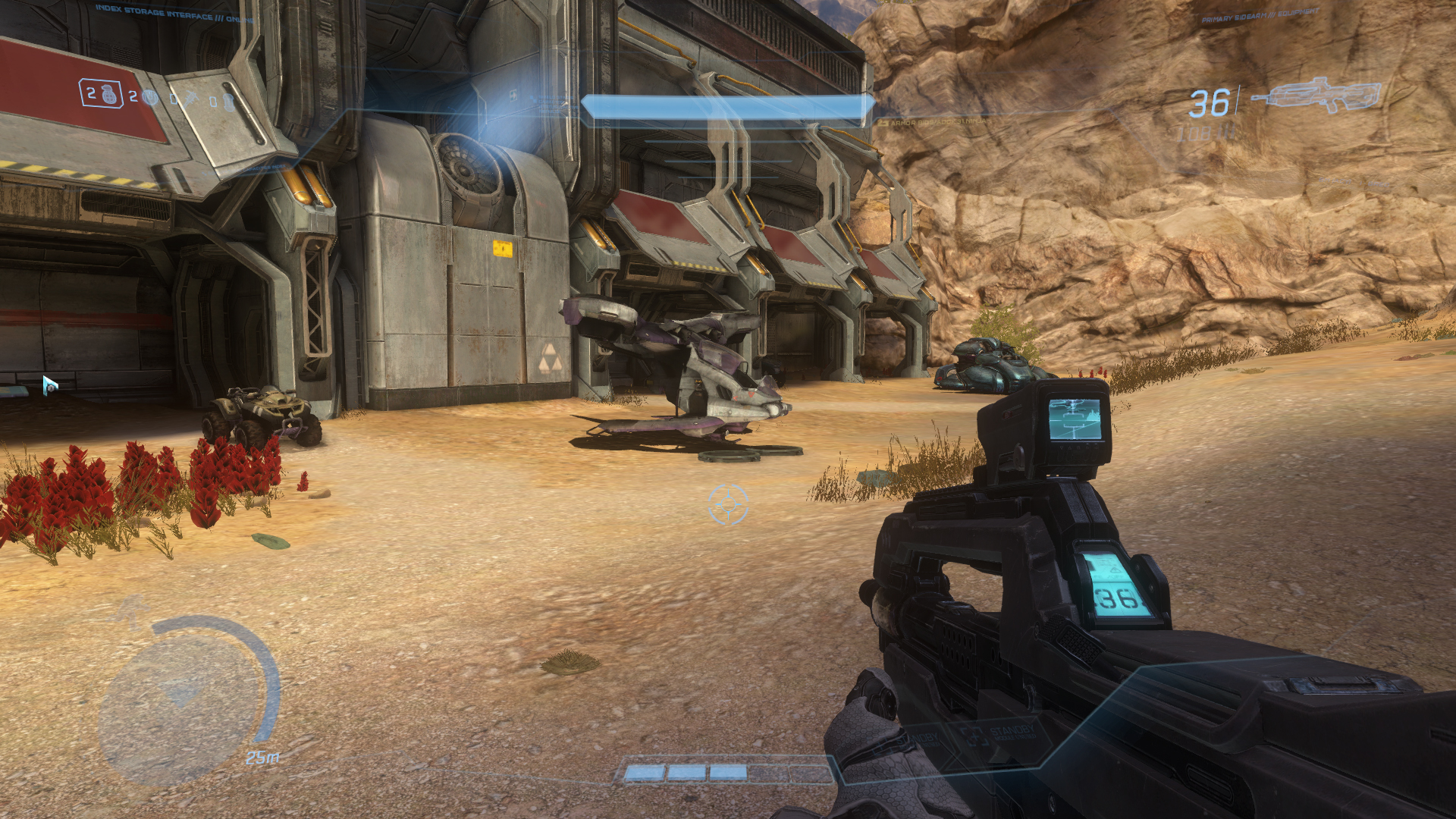Choose the plasma grenade icon
The image size is (1456, 819).
pyautogui.click(x=150, y=97)
